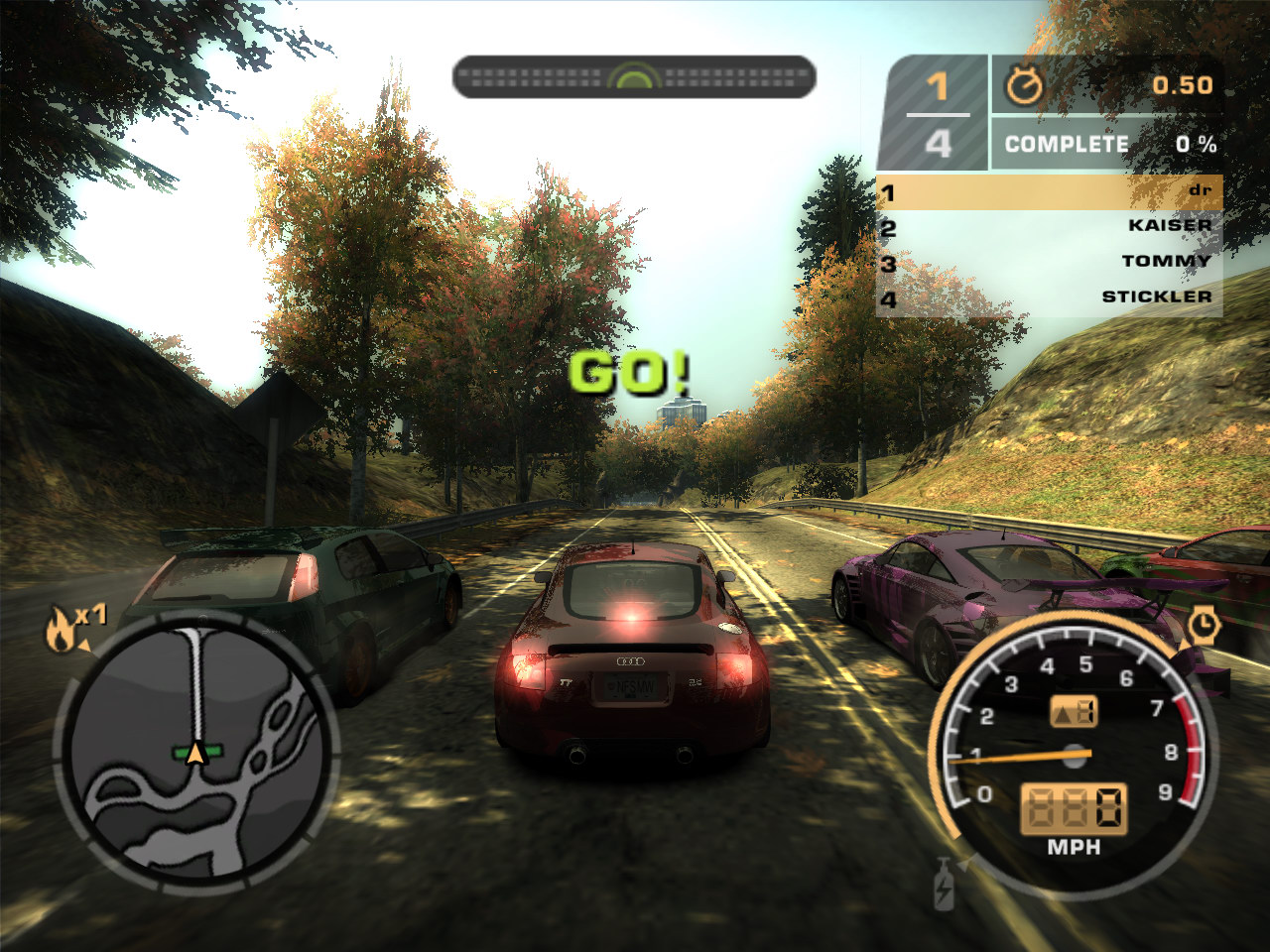Click the orange player arrow on minimap
Screen dimensions: 1270x952
point(196,754)
